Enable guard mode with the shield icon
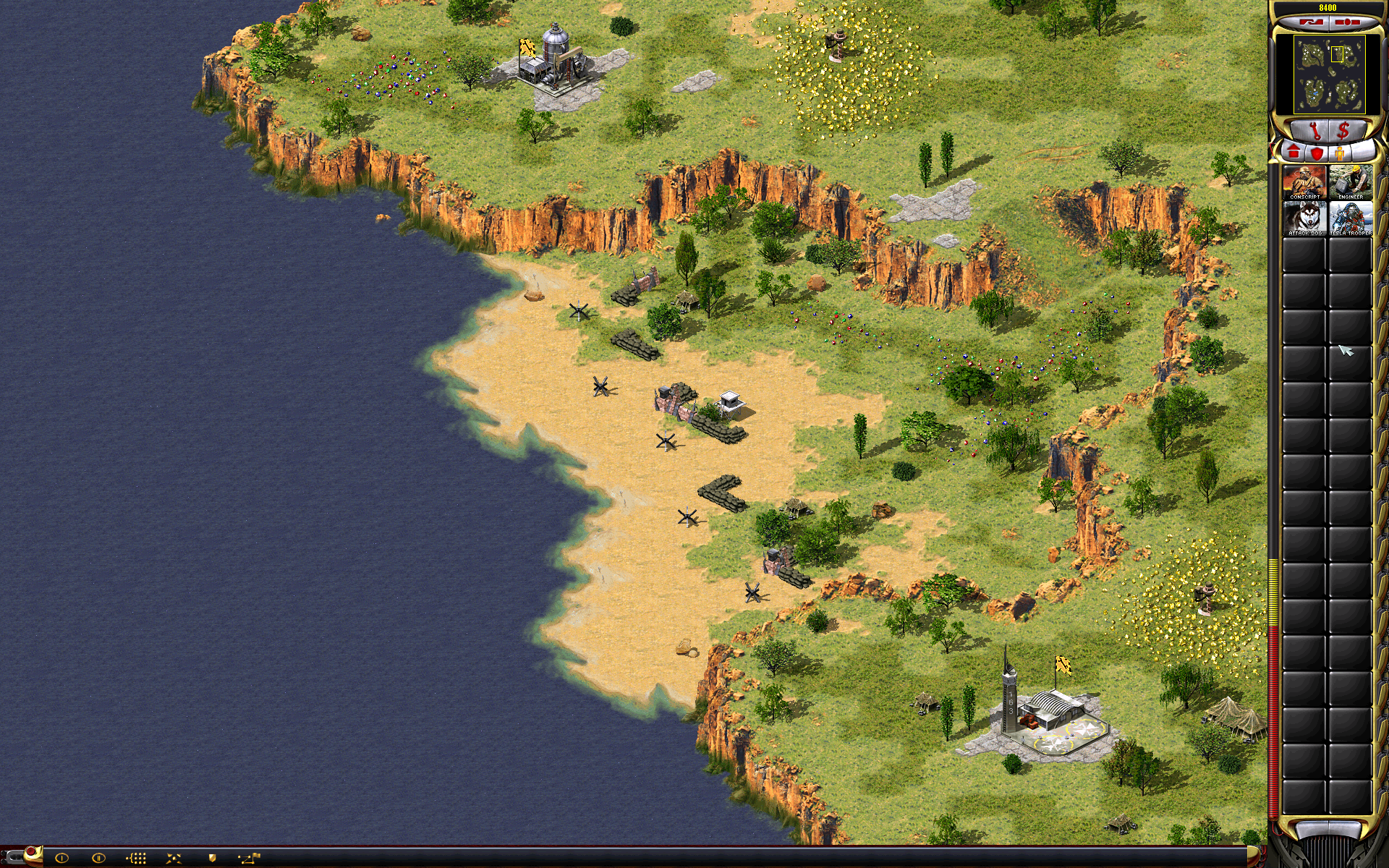Image resolution: width=1389 pixels, height=868 pixels. pos(212,858)
